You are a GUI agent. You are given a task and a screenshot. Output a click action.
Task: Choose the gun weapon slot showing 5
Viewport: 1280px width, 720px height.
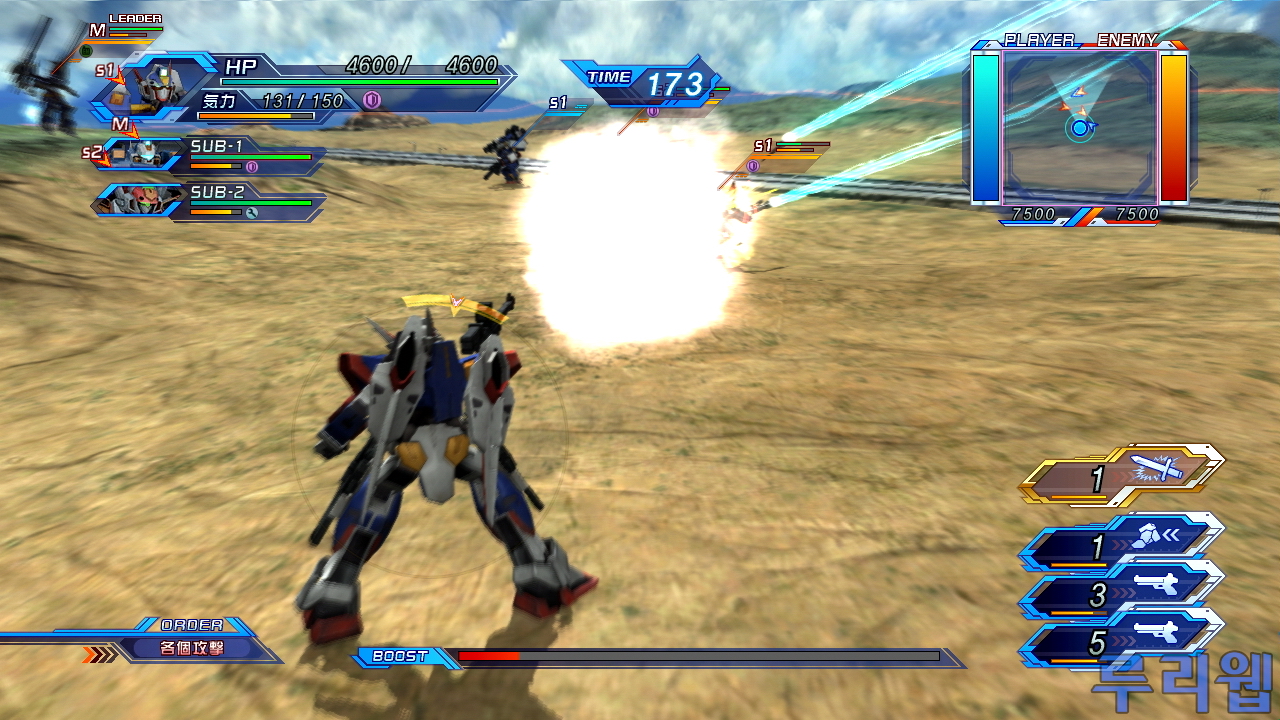1122,640
